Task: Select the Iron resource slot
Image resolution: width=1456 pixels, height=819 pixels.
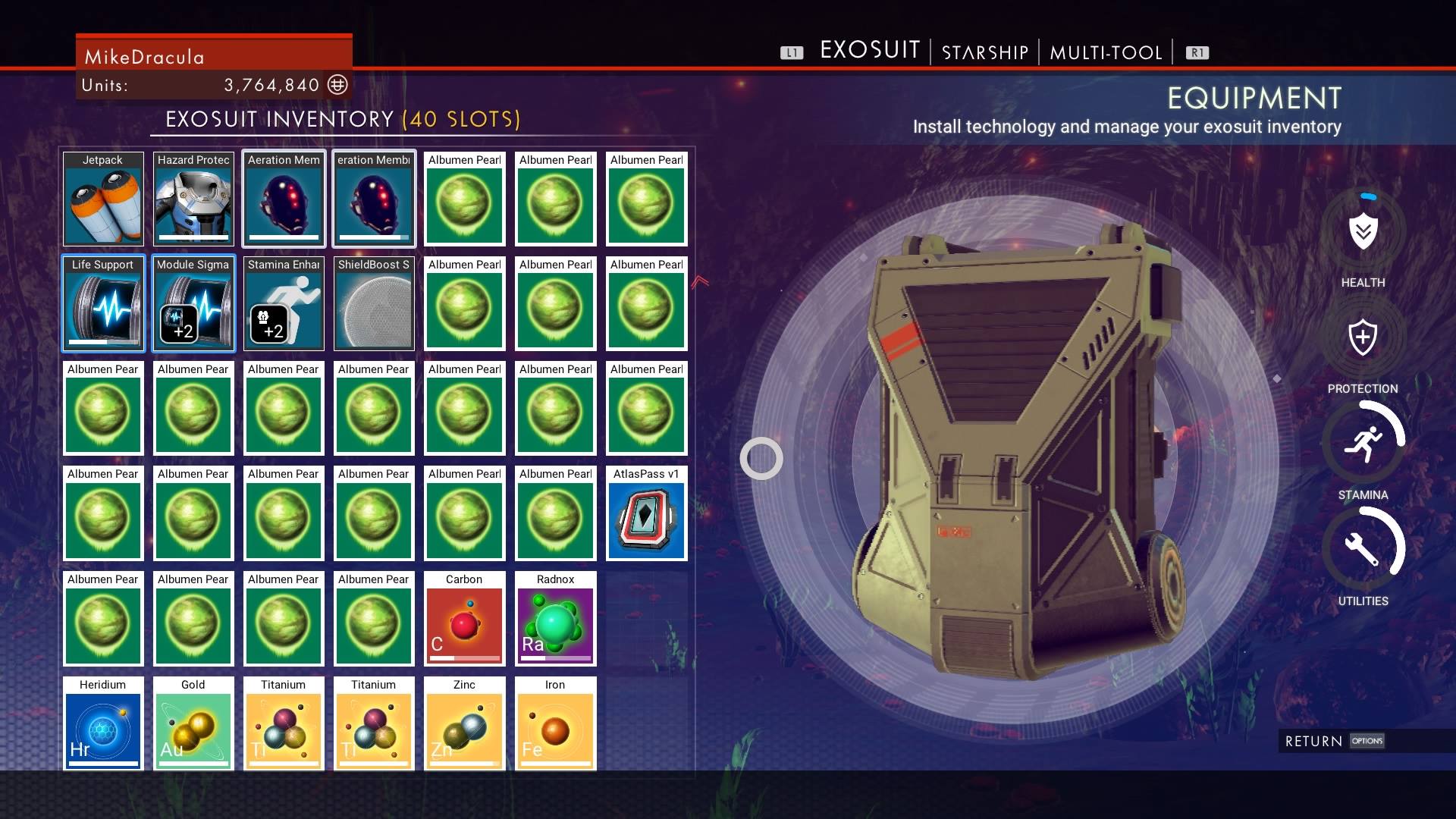Action: [x=555, y=724]
